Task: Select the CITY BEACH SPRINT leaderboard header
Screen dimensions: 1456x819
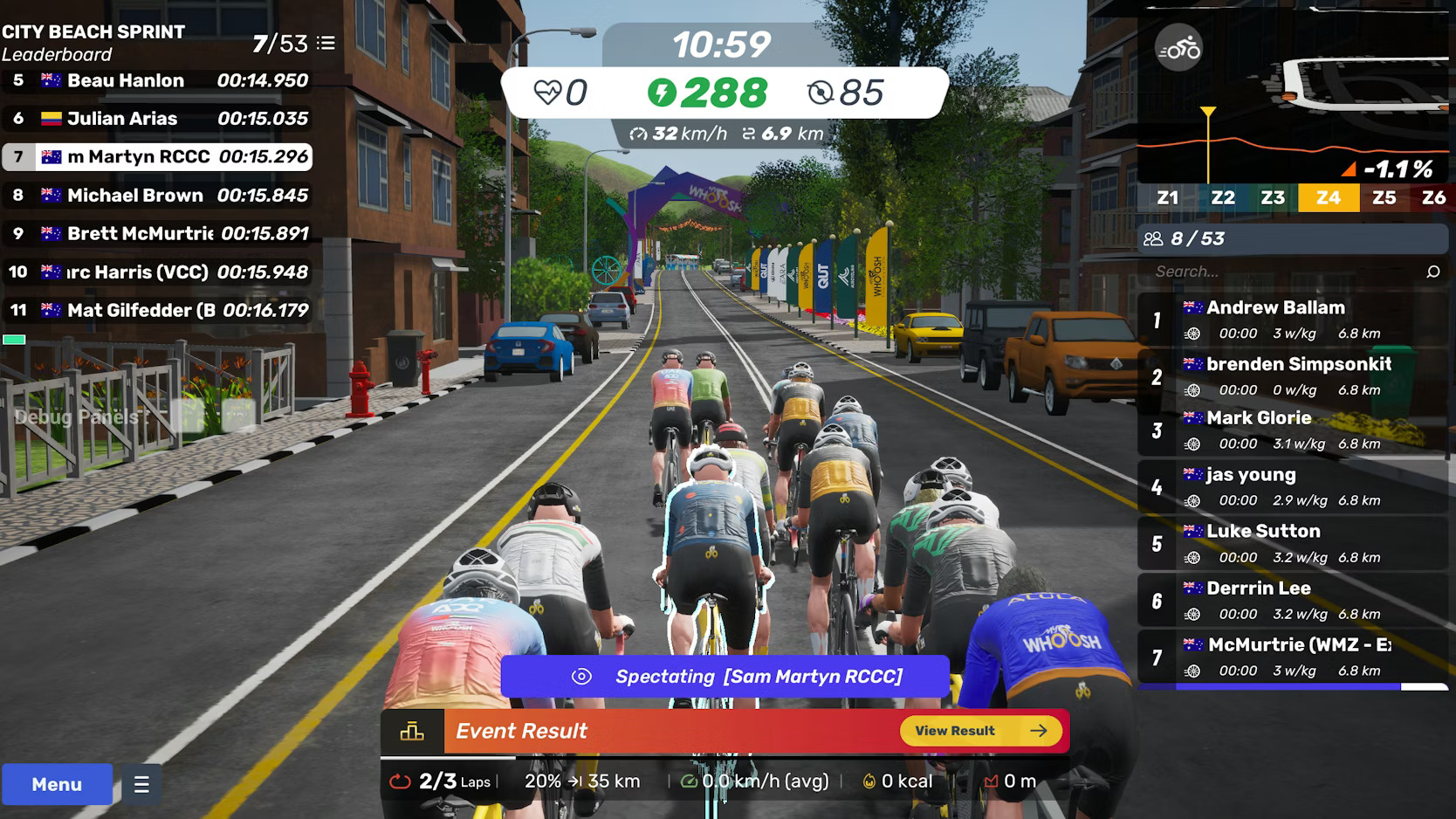Action: tap(93, 31)
